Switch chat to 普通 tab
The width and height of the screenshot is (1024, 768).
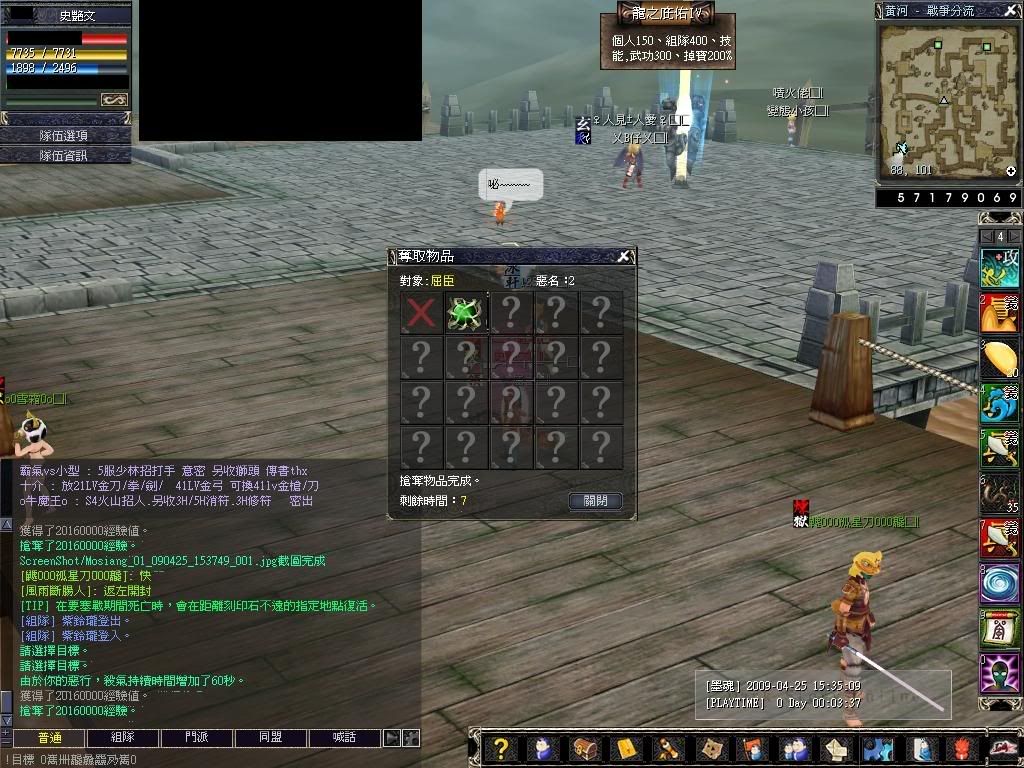(x=49, y=738)
